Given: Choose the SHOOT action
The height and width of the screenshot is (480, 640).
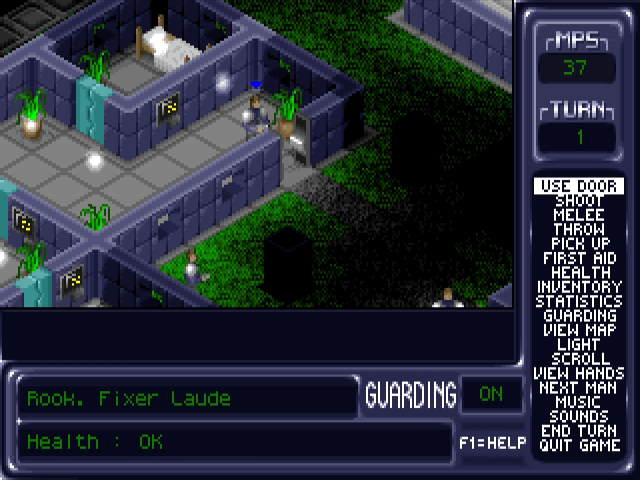Looking at the screenshot, I should tap(579, 201).
